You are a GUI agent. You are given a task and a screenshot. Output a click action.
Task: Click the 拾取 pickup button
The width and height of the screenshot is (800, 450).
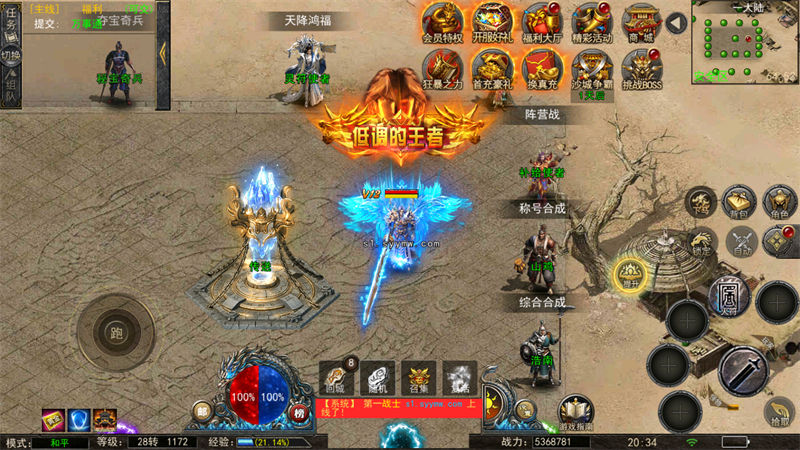tap(778, 411)
